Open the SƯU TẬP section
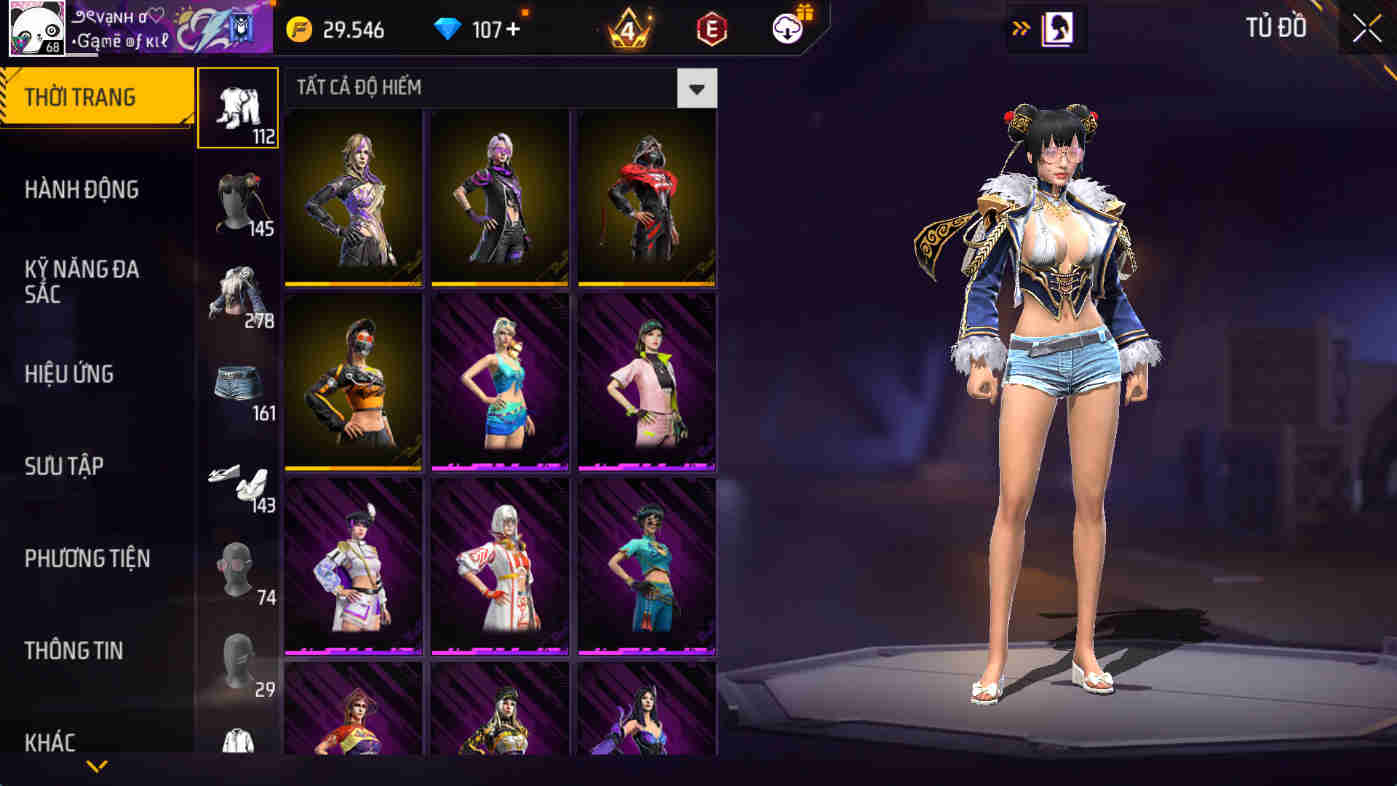This screenshot has width=1397, height=786. [x=62, y=465]
